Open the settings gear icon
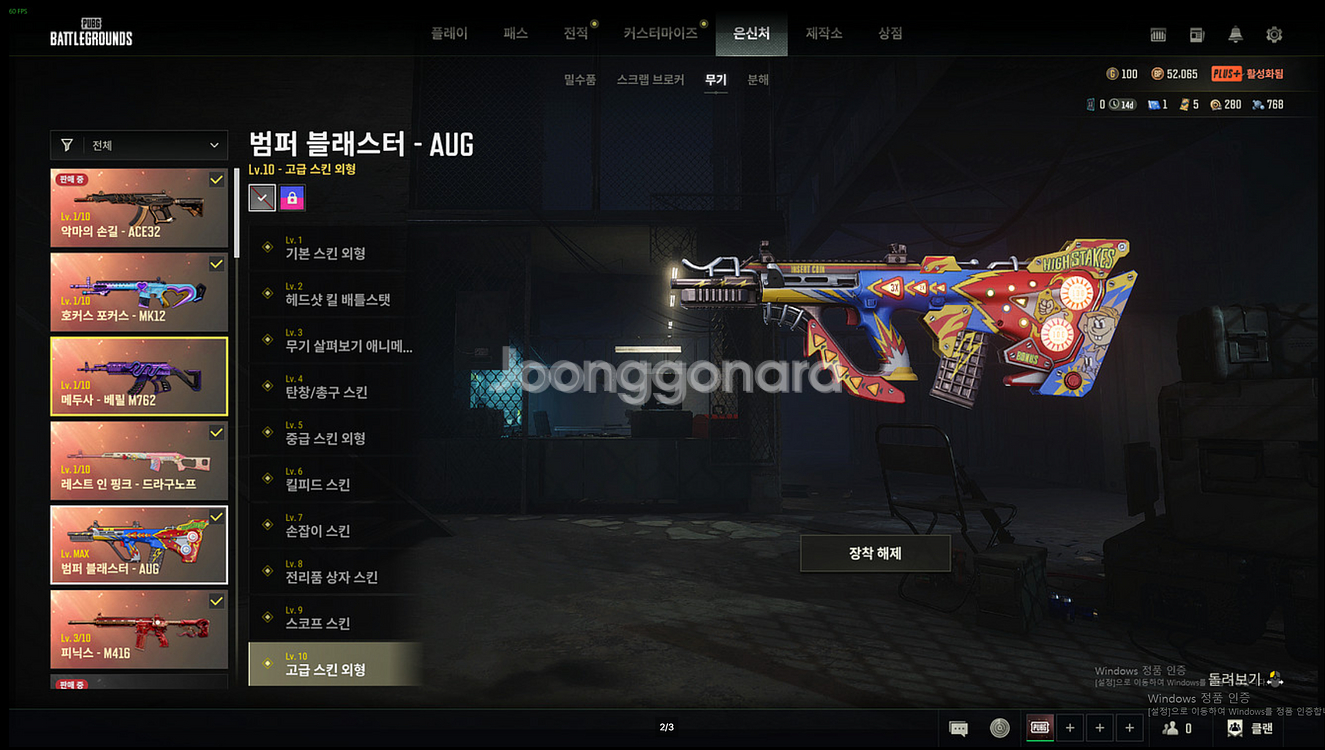1325x750 pixels. 1274,35
